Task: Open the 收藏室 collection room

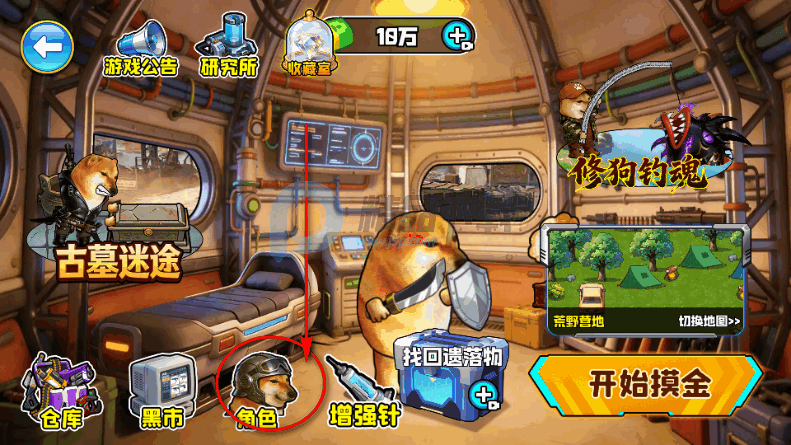Action: pyautogui.click(x=309, y=47)
